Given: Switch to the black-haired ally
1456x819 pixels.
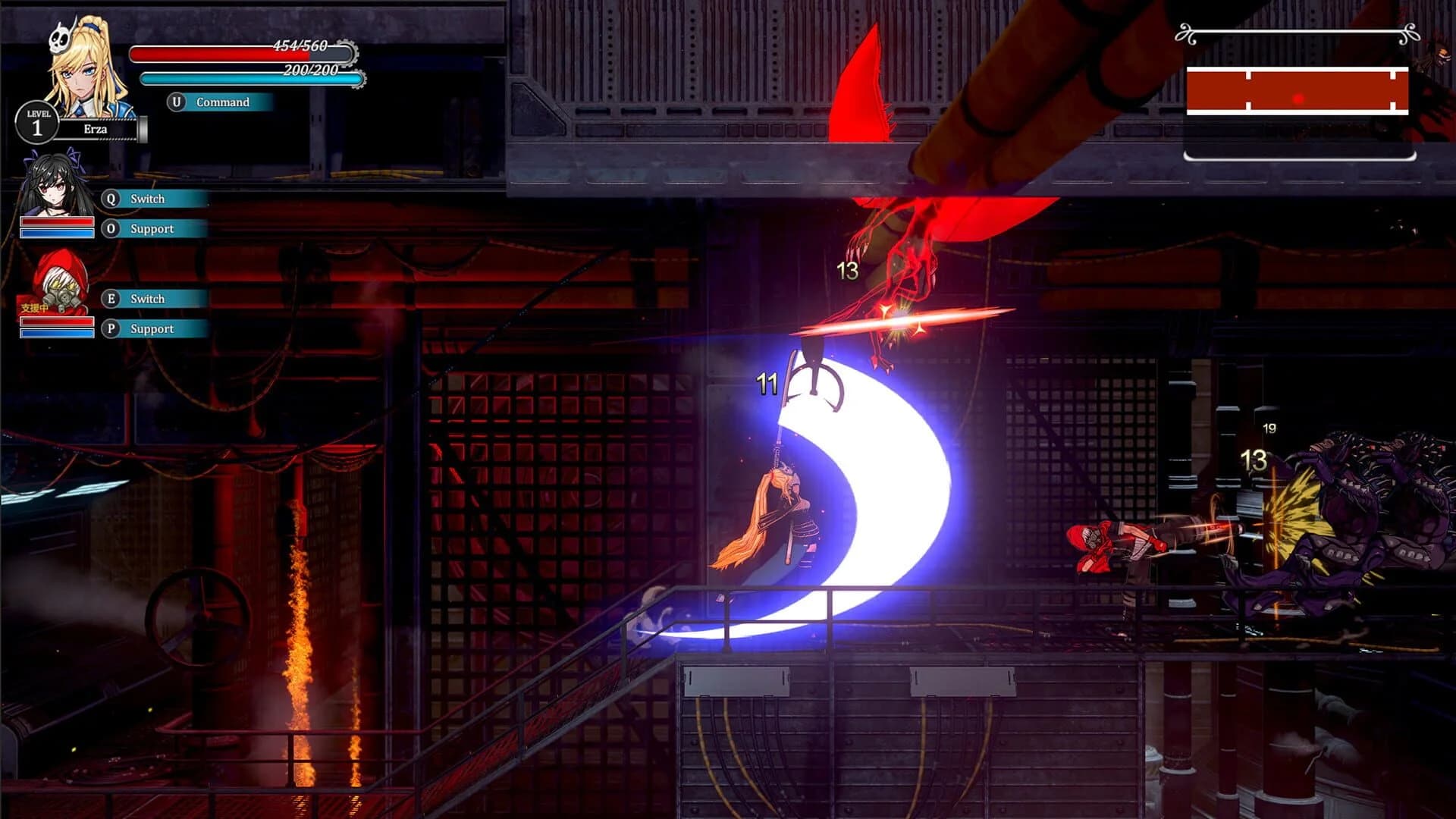Looking at the screenshot, I should pyautogui.click(x=148, y=199).
